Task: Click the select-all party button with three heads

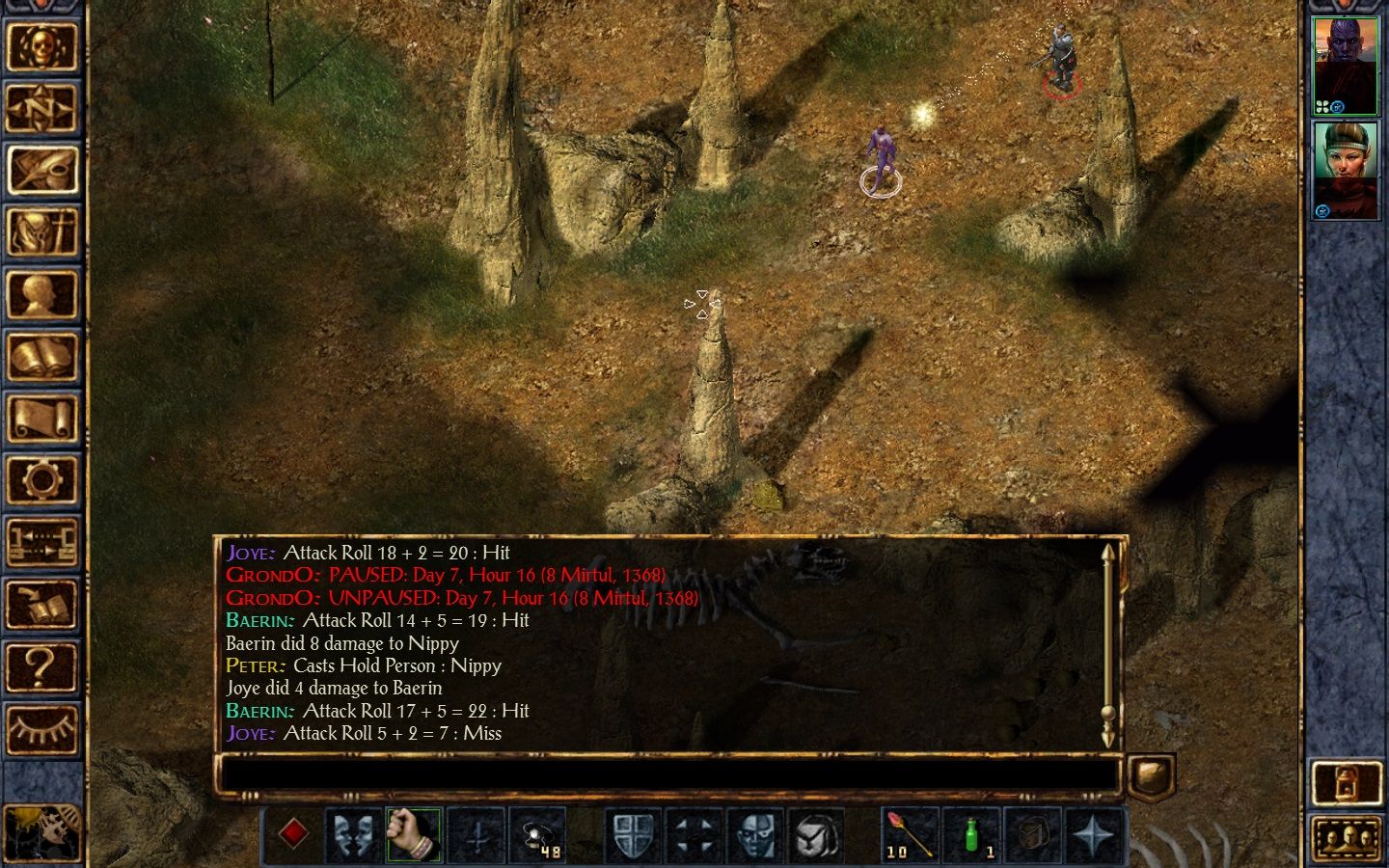Action: click(1346, 837)
